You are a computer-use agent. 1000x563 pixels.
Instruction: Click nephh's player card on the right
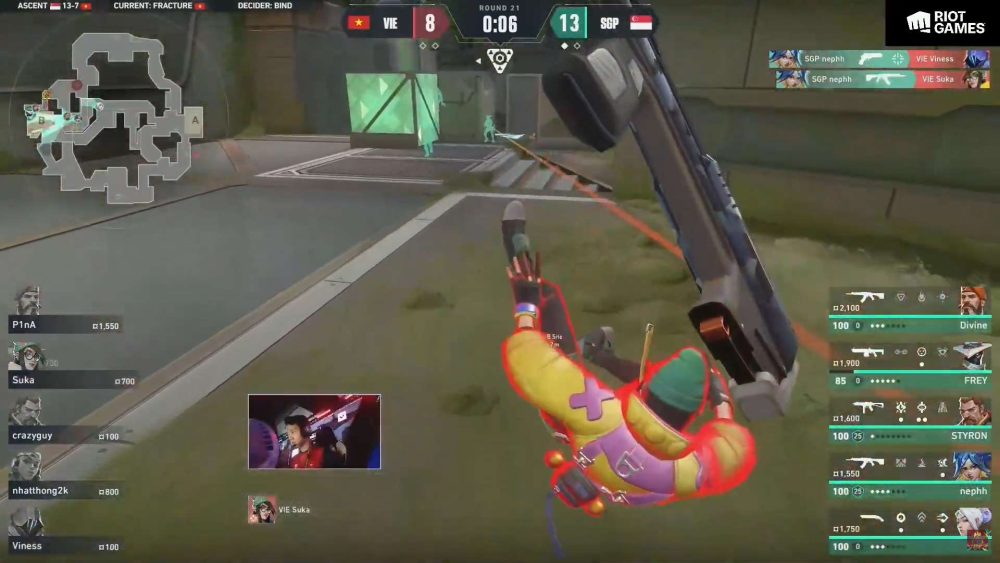tap(910, 475)
